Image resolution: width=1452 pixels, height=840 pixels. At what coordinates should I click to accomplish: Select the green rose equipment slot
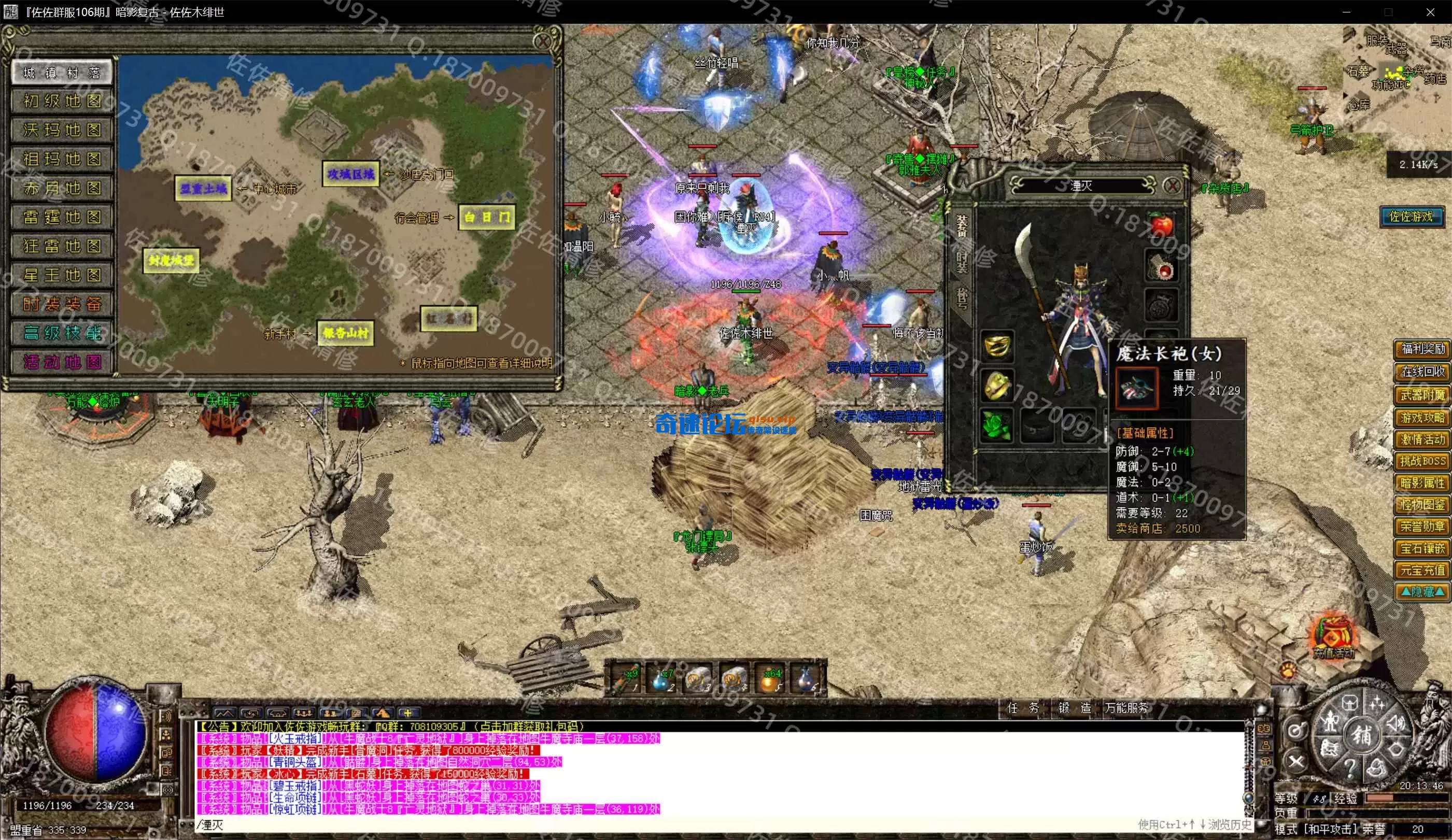(x=996, y=426)
